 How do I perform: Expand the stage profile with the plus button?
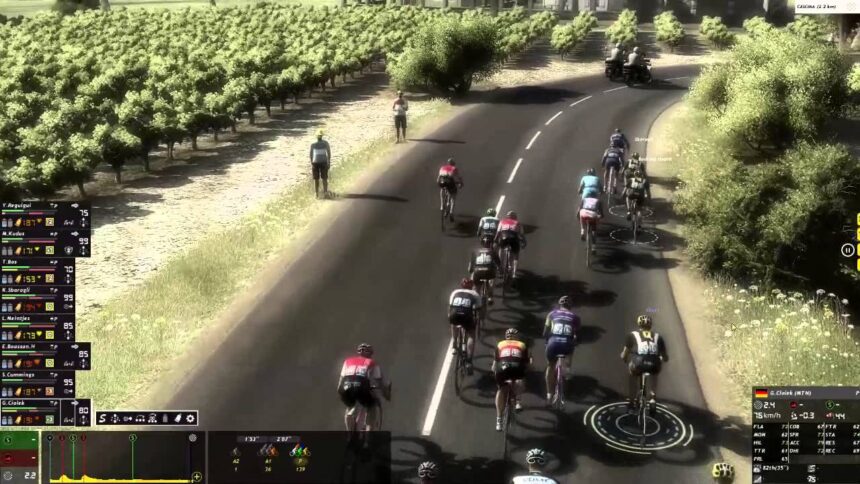[196, 477]
